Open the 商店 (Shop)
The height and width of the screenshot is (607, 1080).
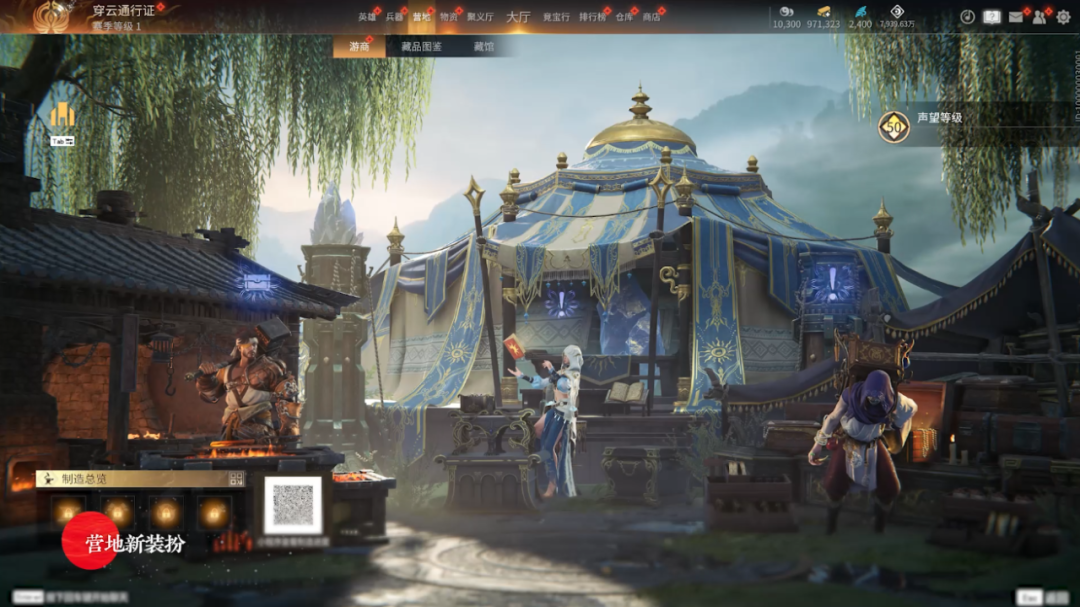tap(651, 17)
